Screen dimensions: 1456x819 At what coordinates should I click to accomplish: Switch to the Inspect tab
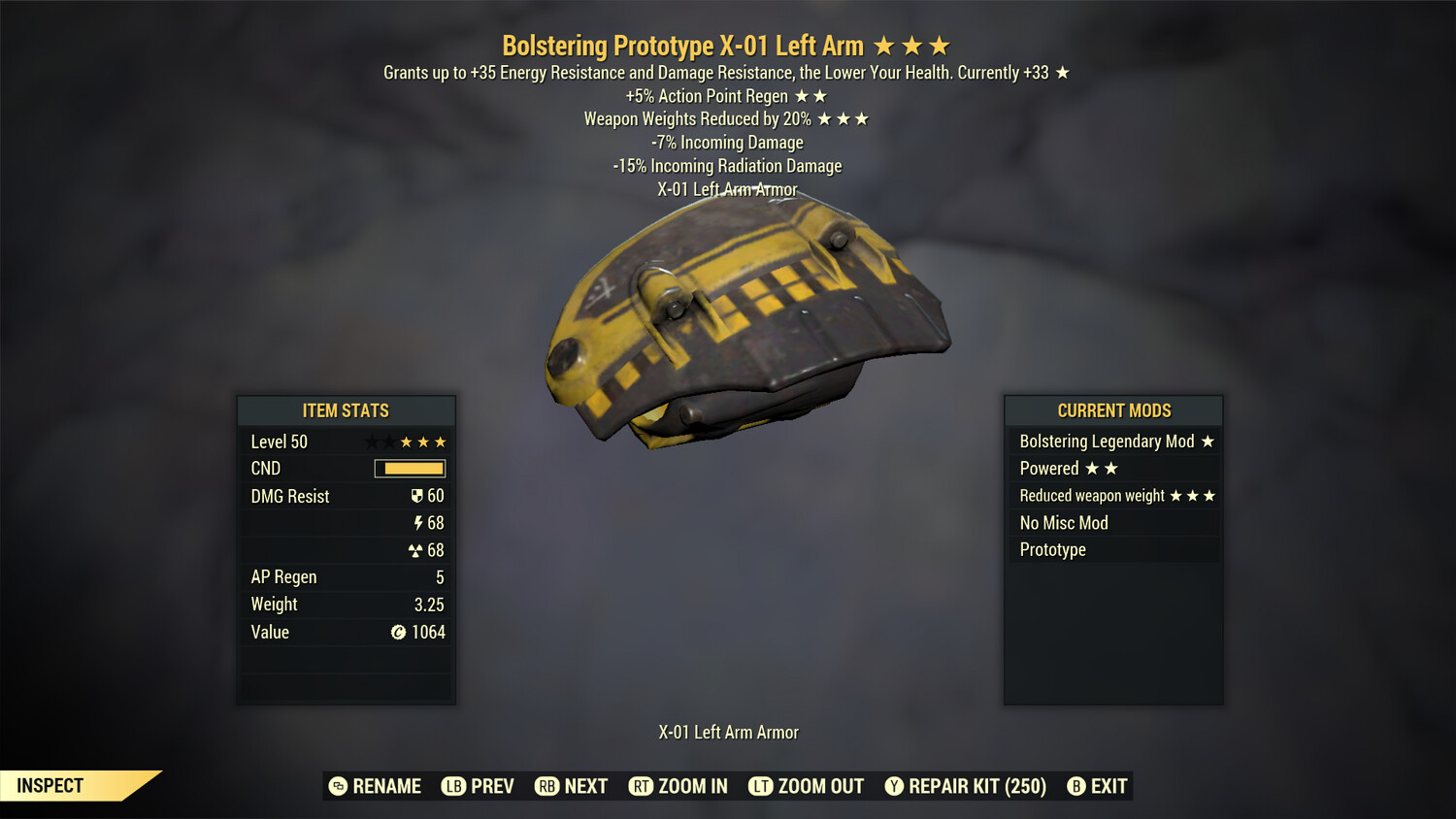pos(49,785)
